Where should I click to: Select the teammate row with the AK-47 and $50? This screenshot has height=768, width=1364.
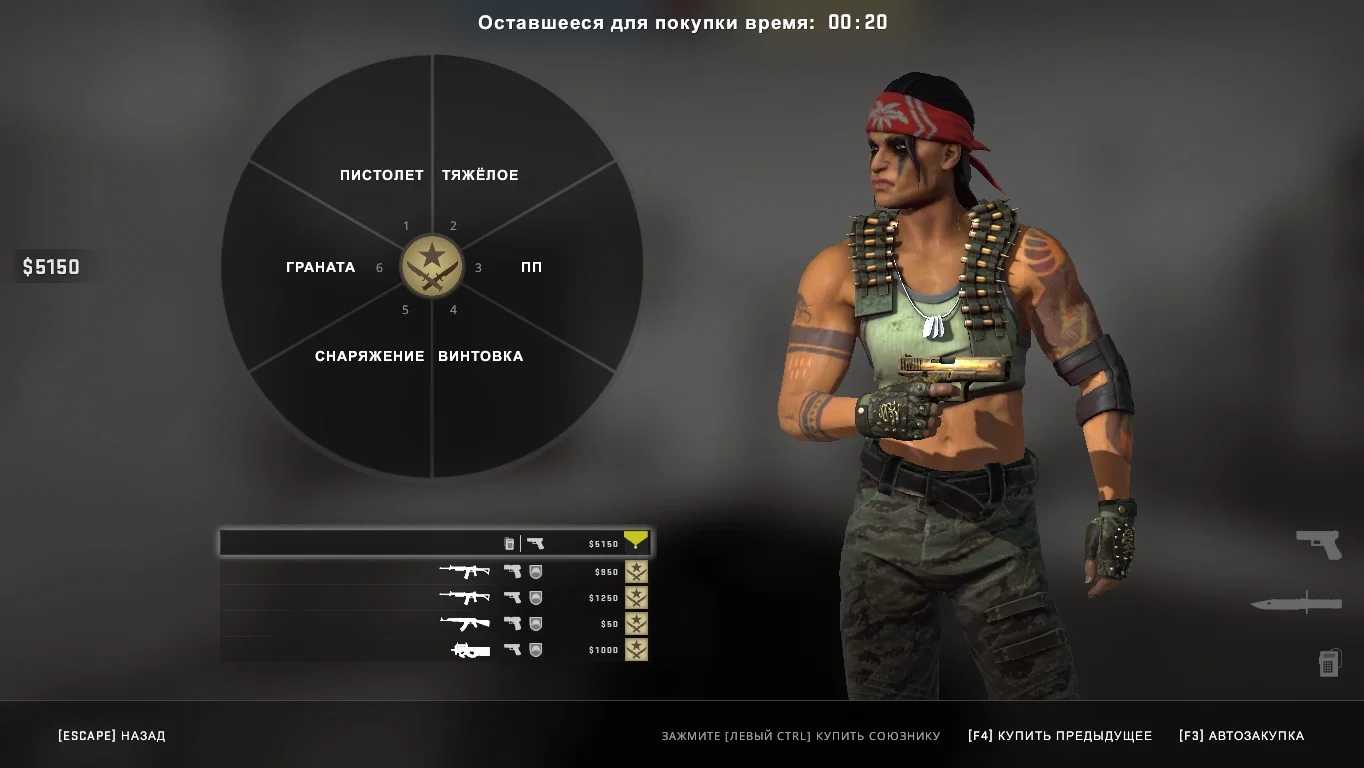tap(434, 624)
